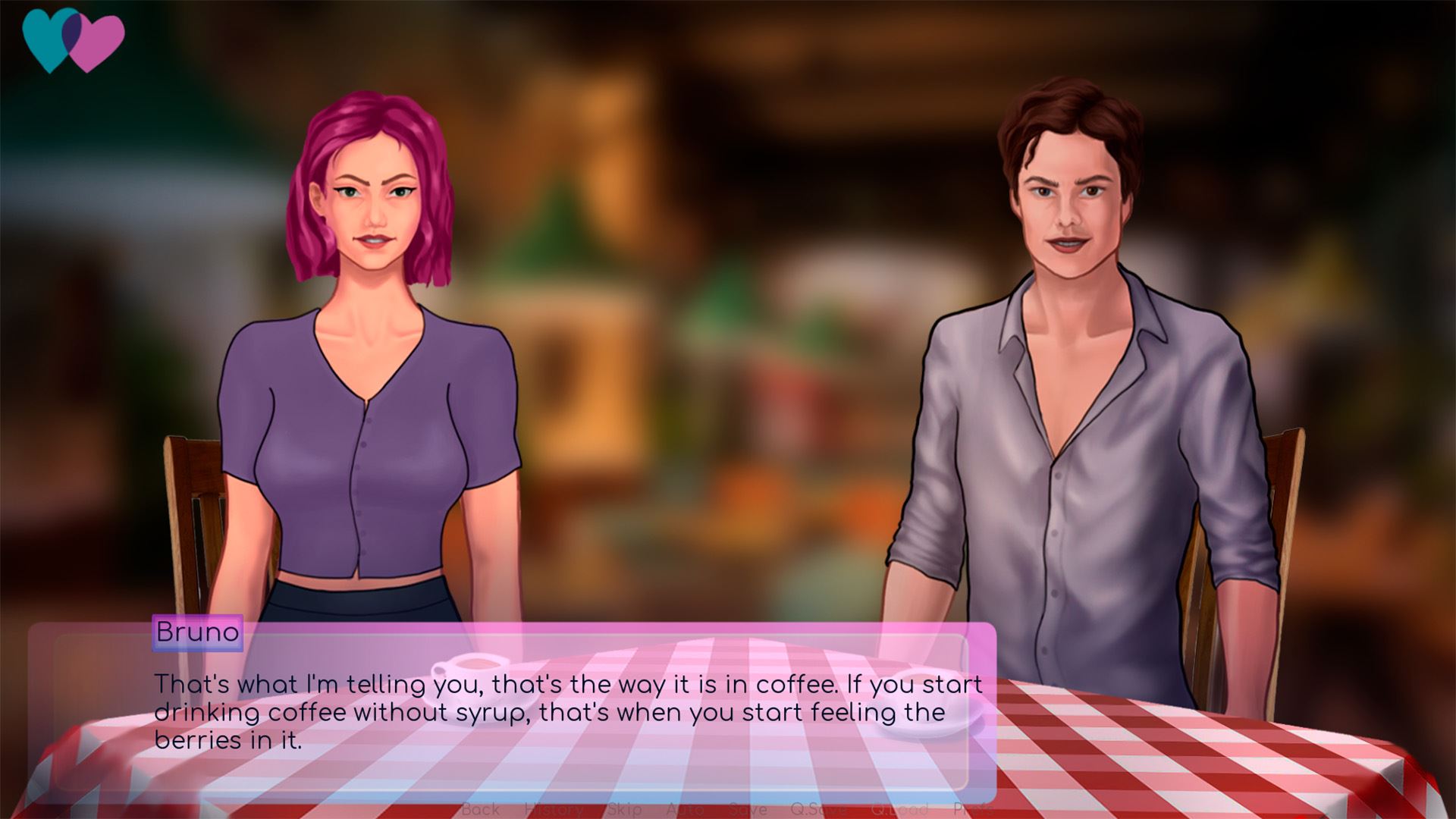
Task: Go back one dialogue line with Back
Action: point(481,809)
